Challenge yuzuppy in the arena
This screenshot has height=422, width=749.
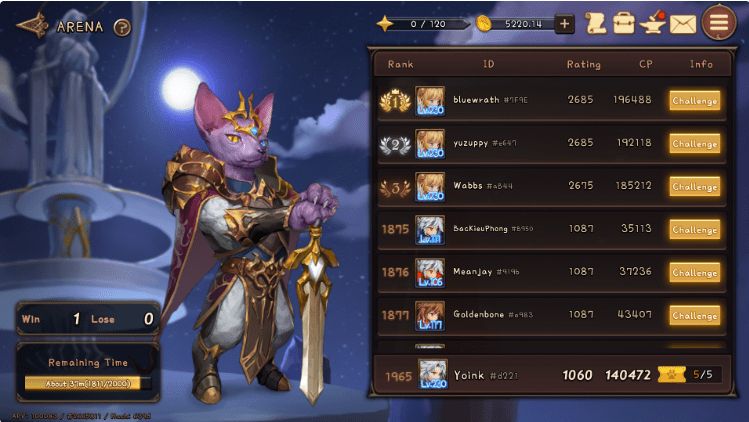tap(694, 144)
